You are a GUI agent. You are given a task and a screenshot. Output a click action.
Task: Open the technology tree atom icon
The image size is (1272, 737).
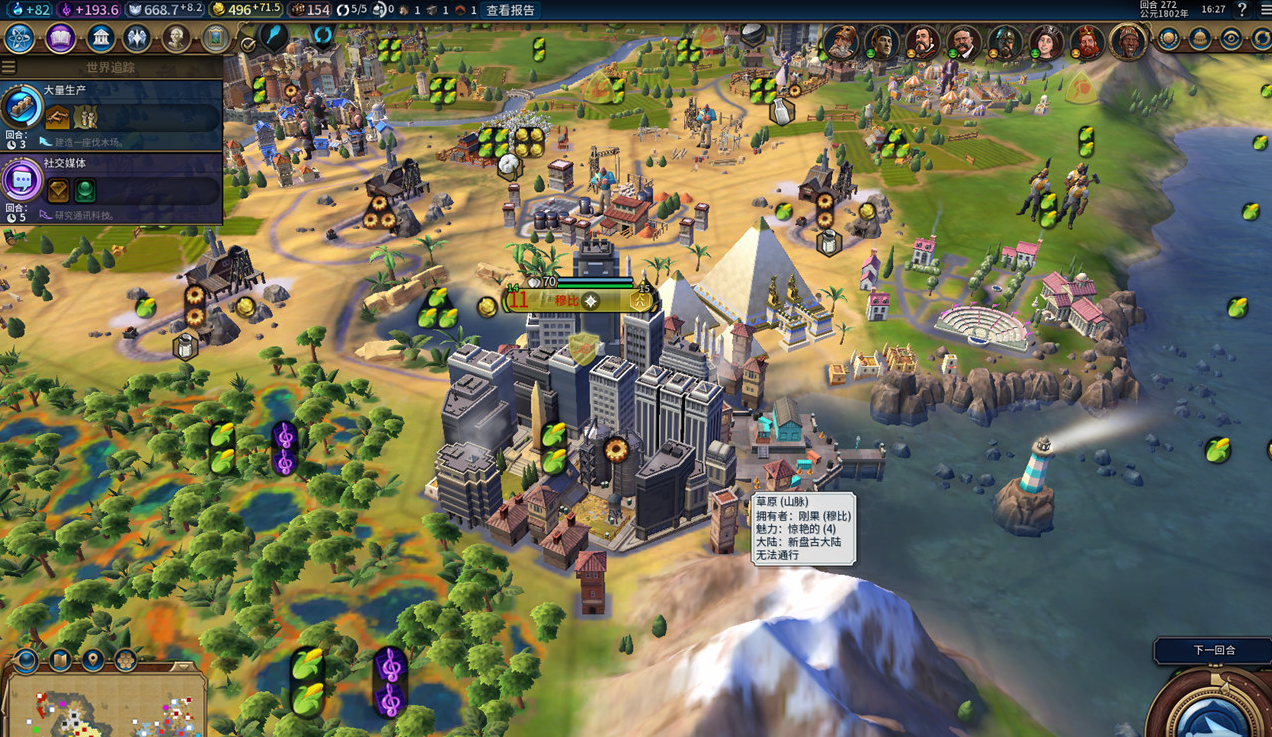[19, 39]
